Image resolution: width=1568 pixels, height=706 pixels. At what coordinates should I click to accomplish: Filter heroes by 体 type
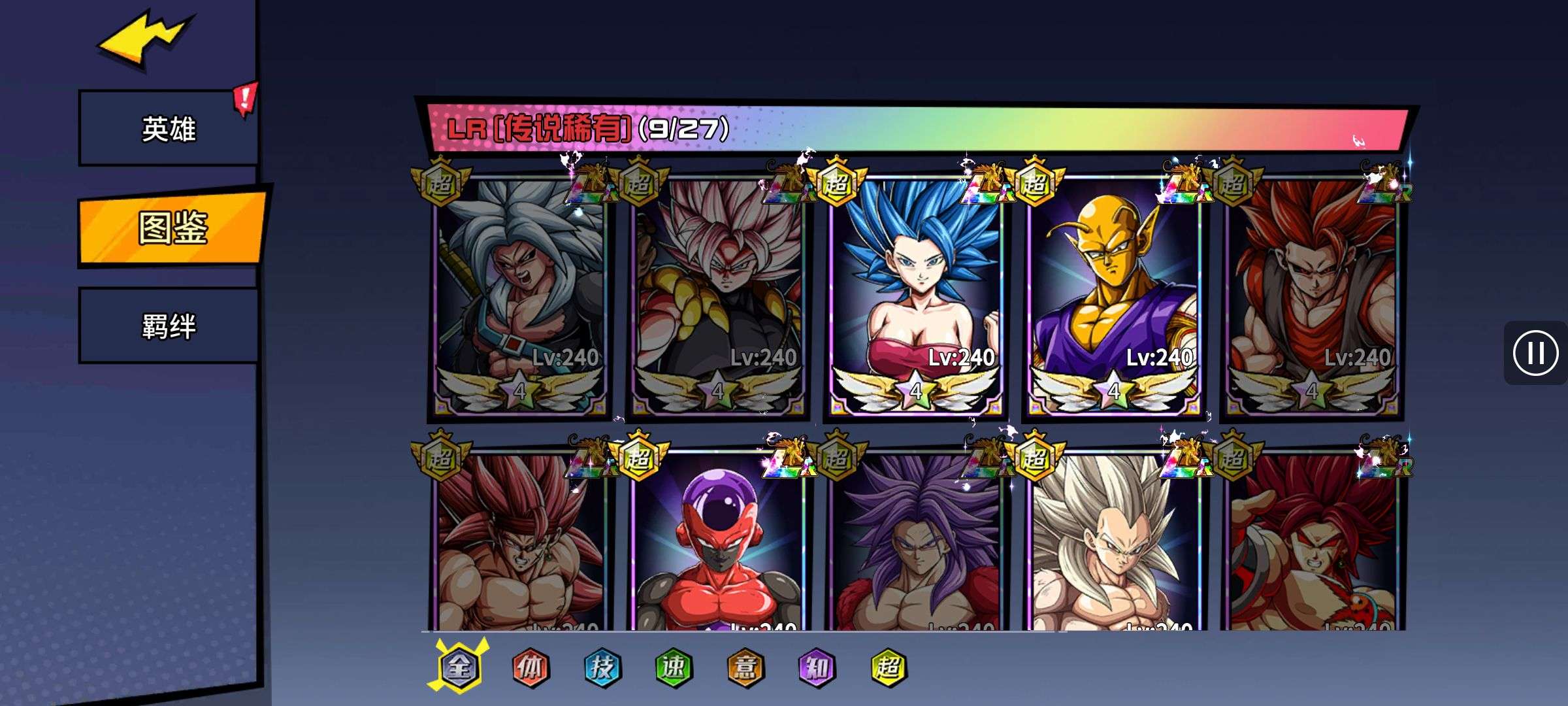coord(530,667)
